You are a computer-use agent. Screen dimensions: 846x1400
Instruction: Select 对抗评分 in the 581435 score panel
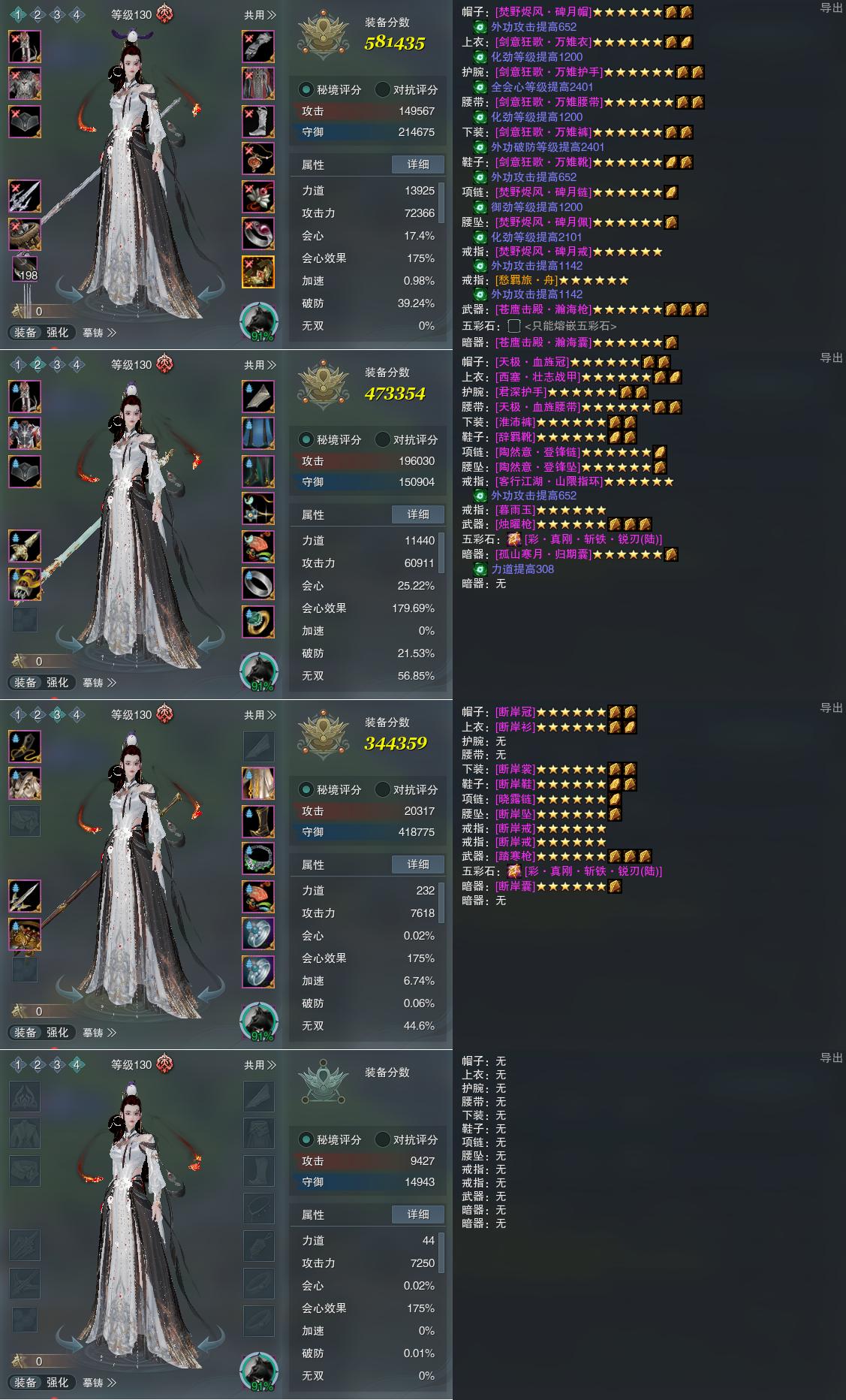click(x=406, y=89)
